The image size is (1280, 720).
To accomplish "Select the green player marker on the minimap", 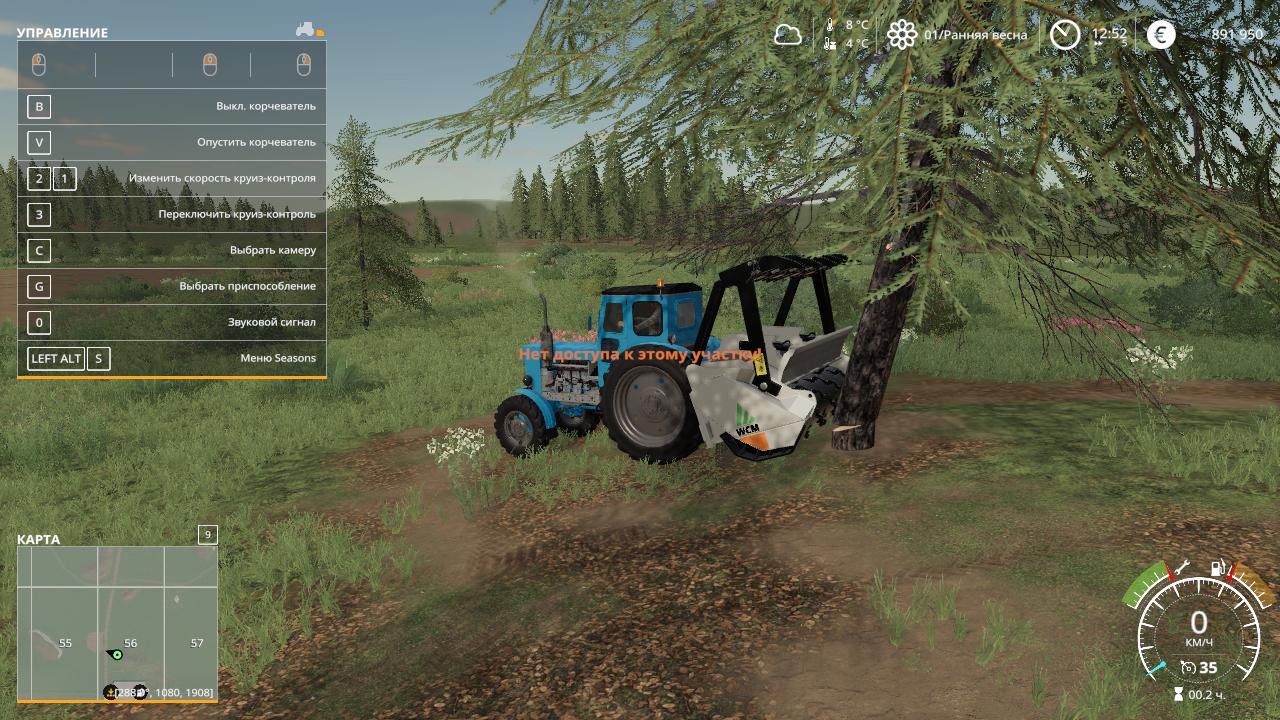I will point(117,654).
